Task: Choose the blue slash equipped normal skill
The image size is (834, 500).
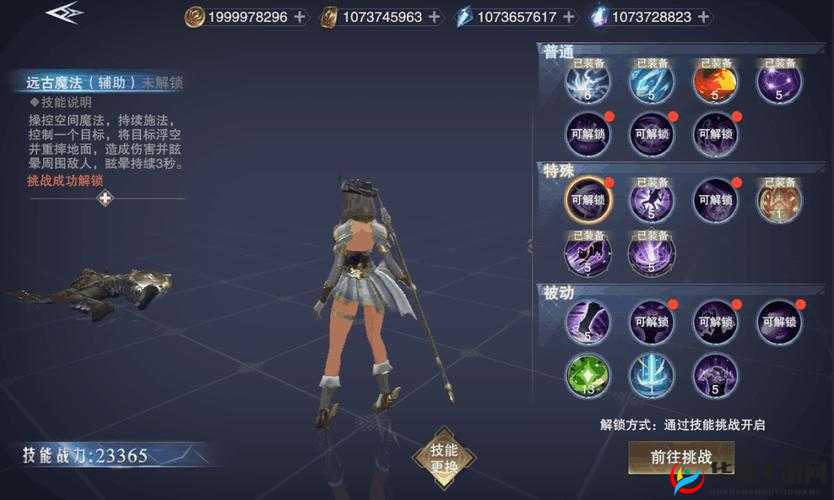Action: coord(651,83)
